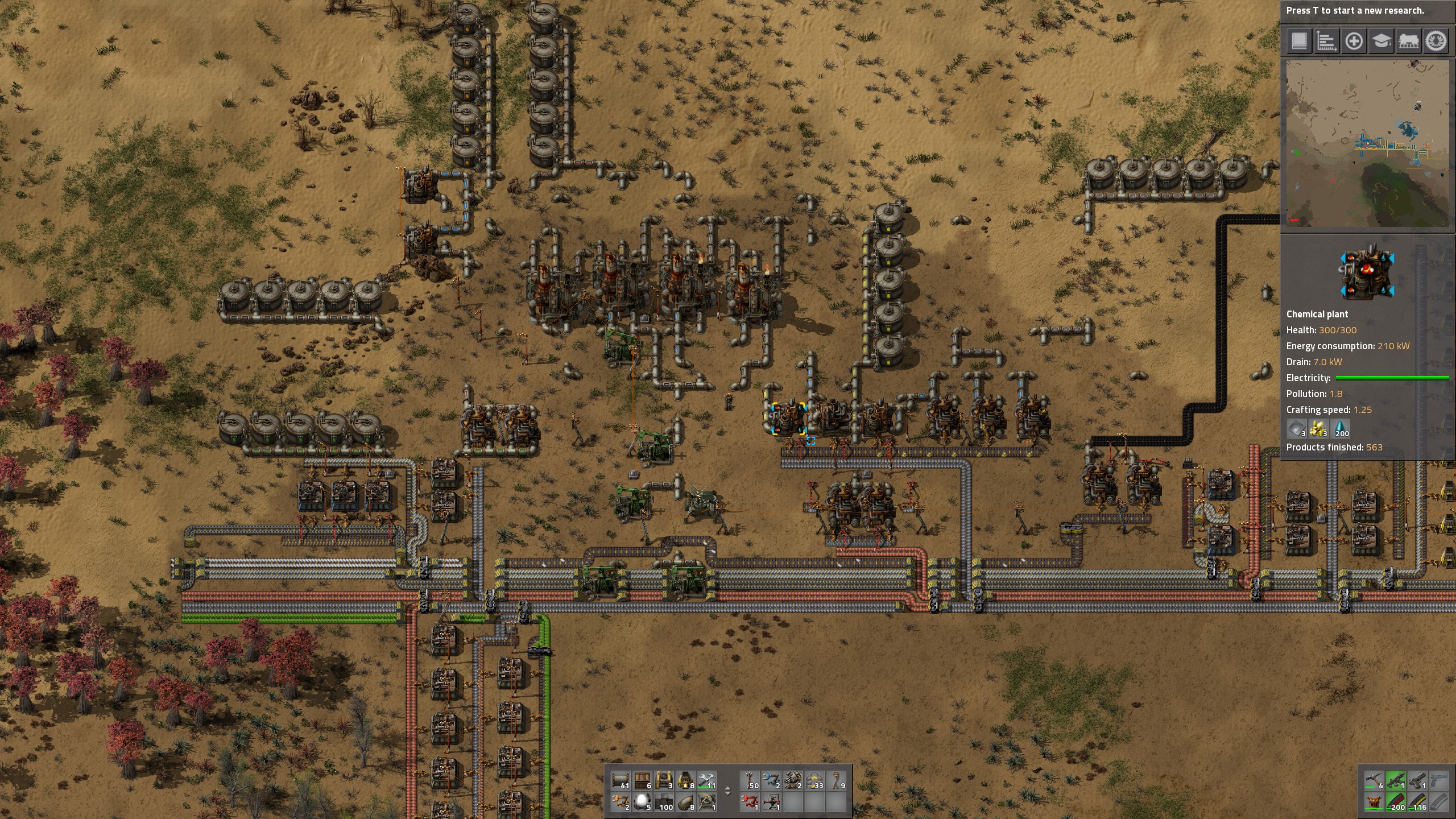Choose the stone furnace hotbar slot
The height and width of the screenshot is (819, 1456).
pos(685,780)
